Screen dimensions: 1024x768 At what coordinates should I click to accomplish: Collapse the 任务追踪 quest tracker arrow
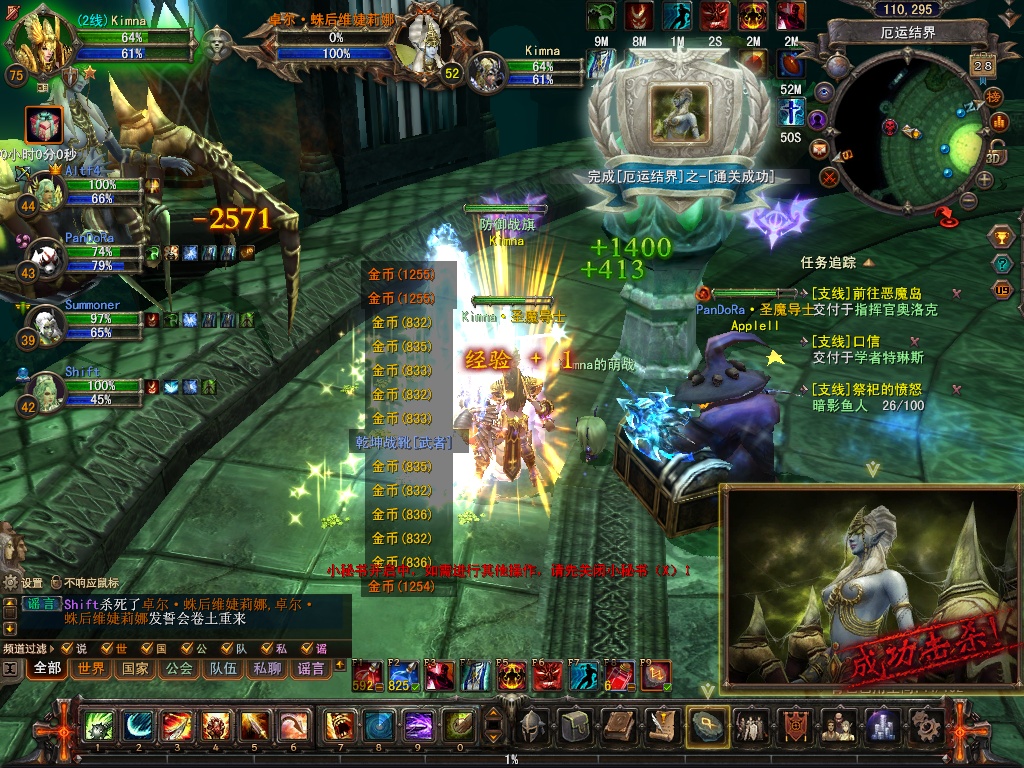[868, 262]
